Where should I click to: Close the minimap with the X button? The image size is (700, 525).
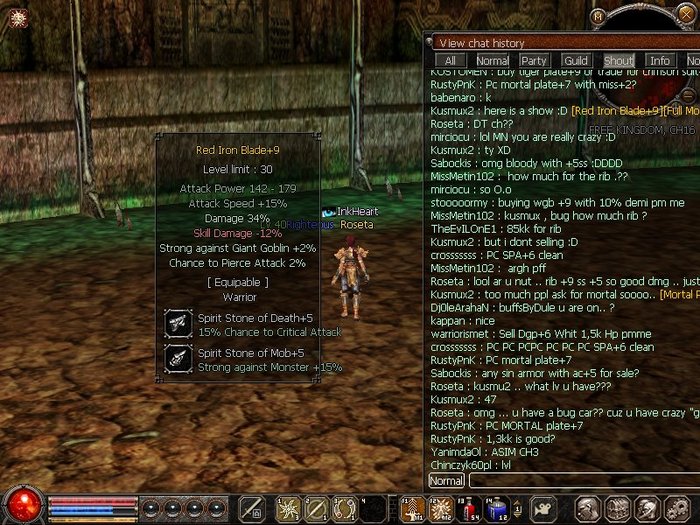point(686,16)
